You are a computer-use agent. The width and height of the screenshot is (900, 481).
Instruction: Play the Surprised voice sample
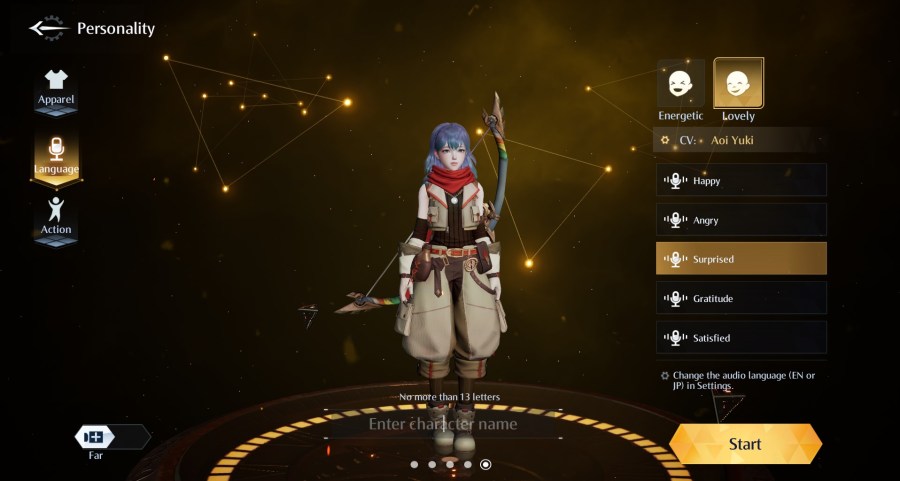(x=741, y=259)
